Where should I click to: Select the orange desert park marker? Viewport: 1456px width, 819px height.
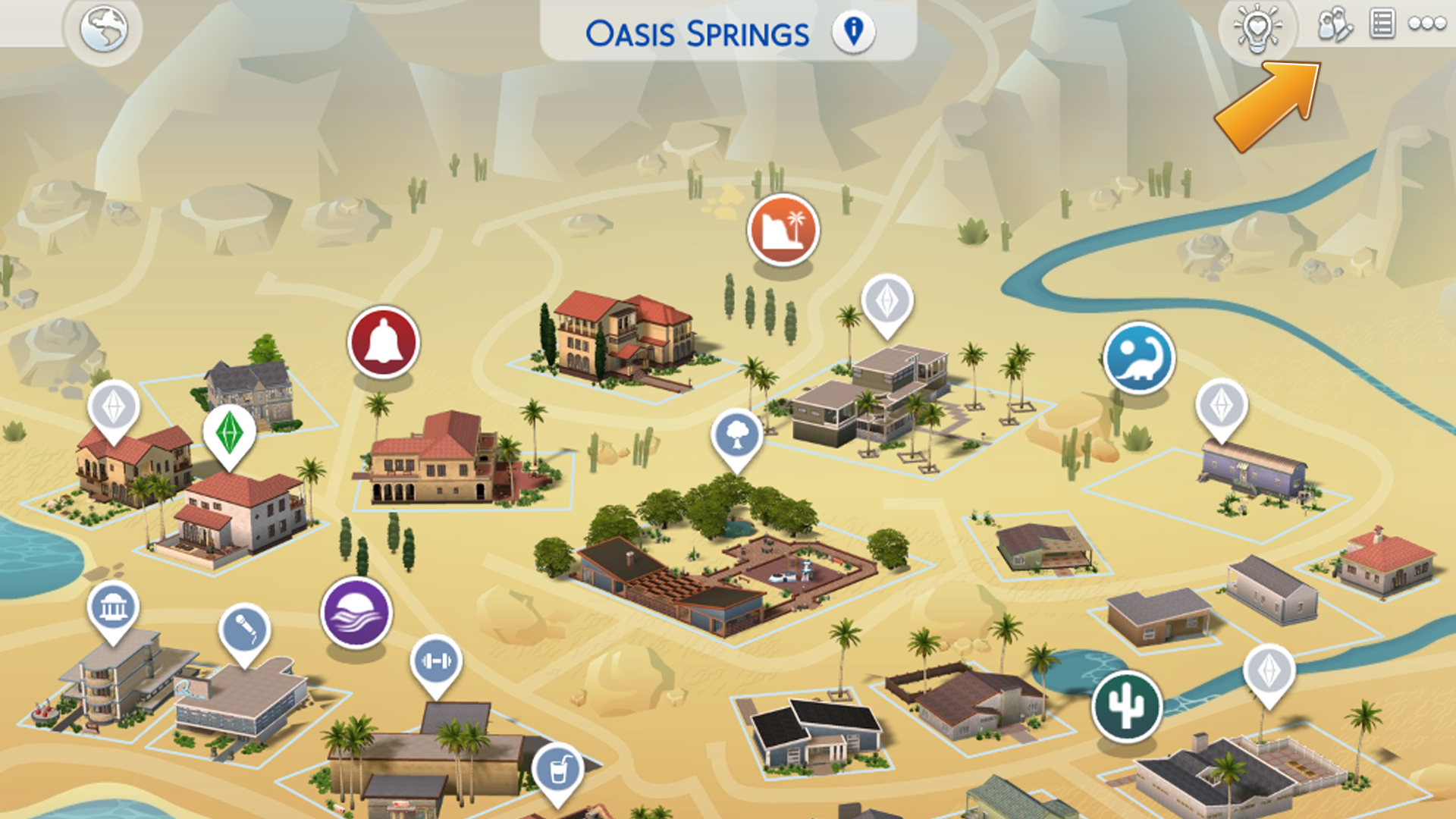tap(783, 231)
